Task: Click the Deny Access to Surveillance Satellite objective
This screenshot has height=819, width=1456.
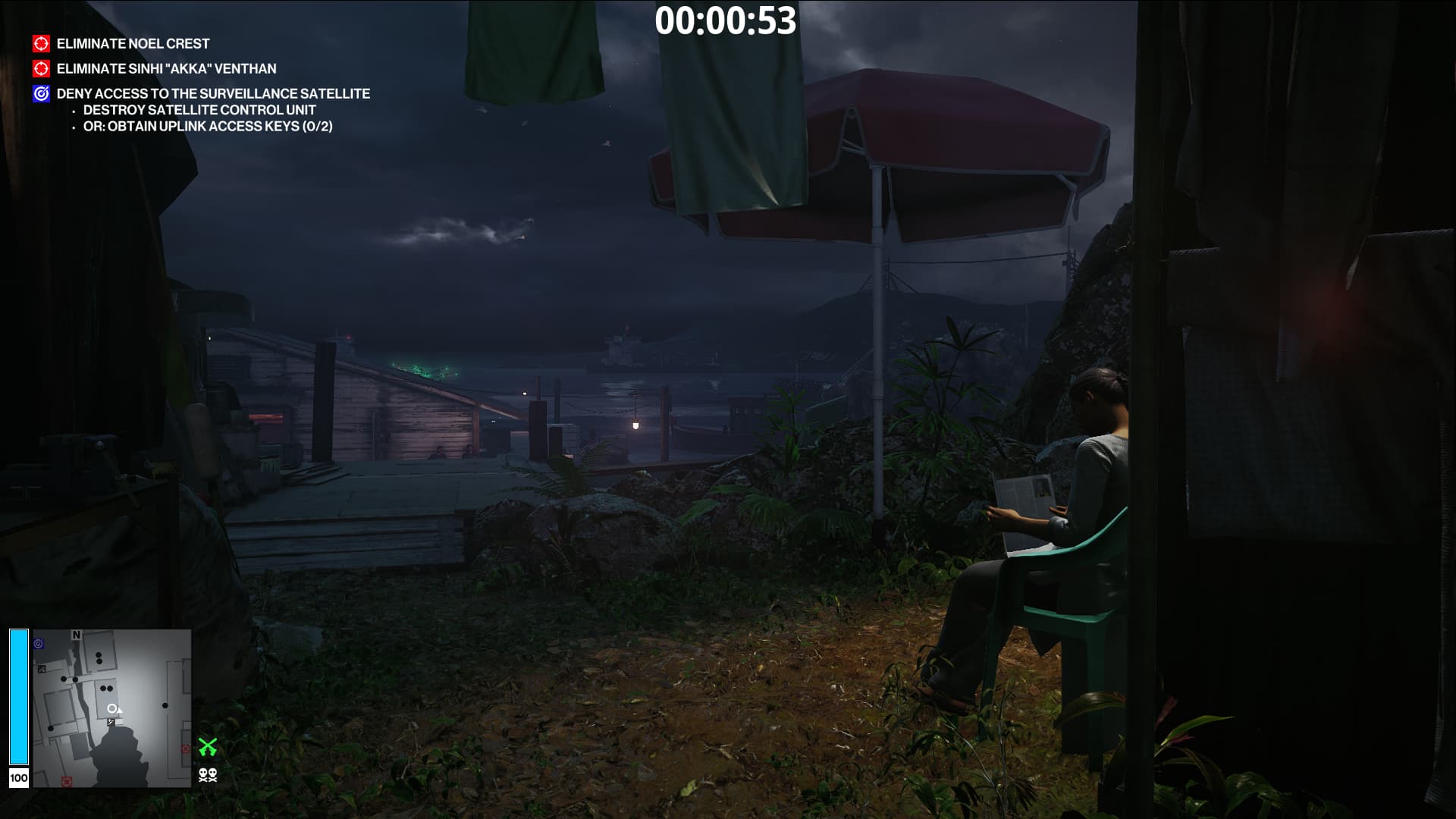Action: 213,94
